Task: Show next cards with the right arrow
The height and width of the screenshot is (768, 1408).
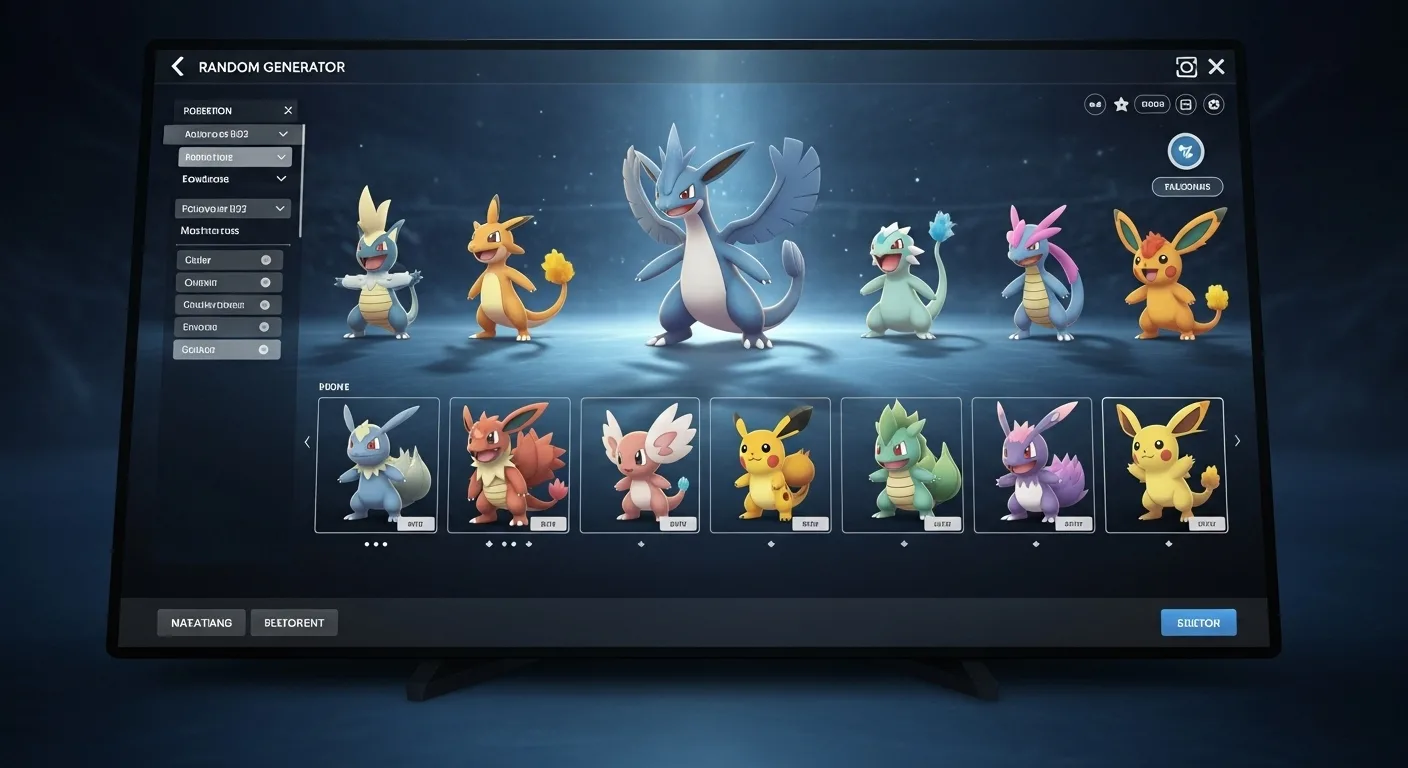Action: [x=1237, y=441]
